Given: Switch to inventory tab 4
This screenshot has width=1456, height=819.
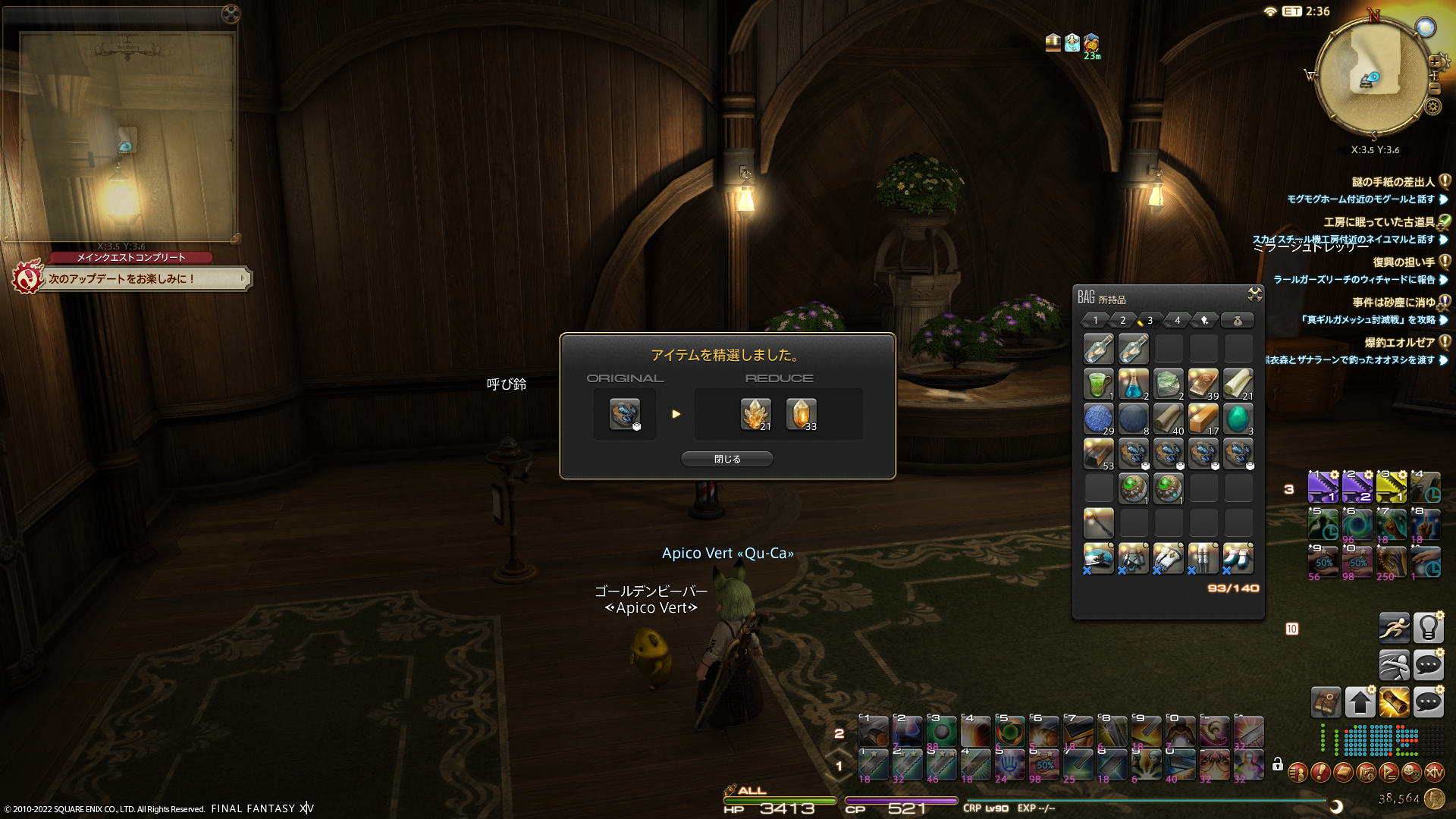Looking at the screenshot, I should 1177,321.
